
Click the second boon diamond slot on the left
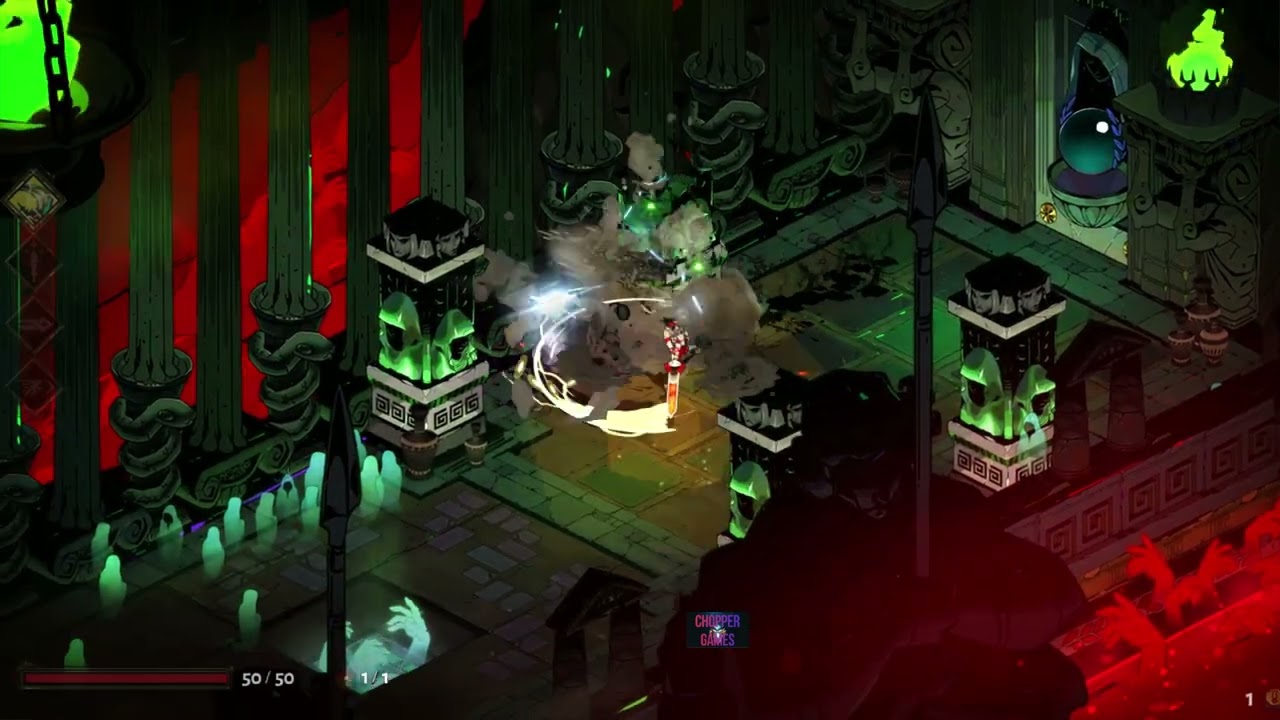pyautogui.click(x=35, y=324)
